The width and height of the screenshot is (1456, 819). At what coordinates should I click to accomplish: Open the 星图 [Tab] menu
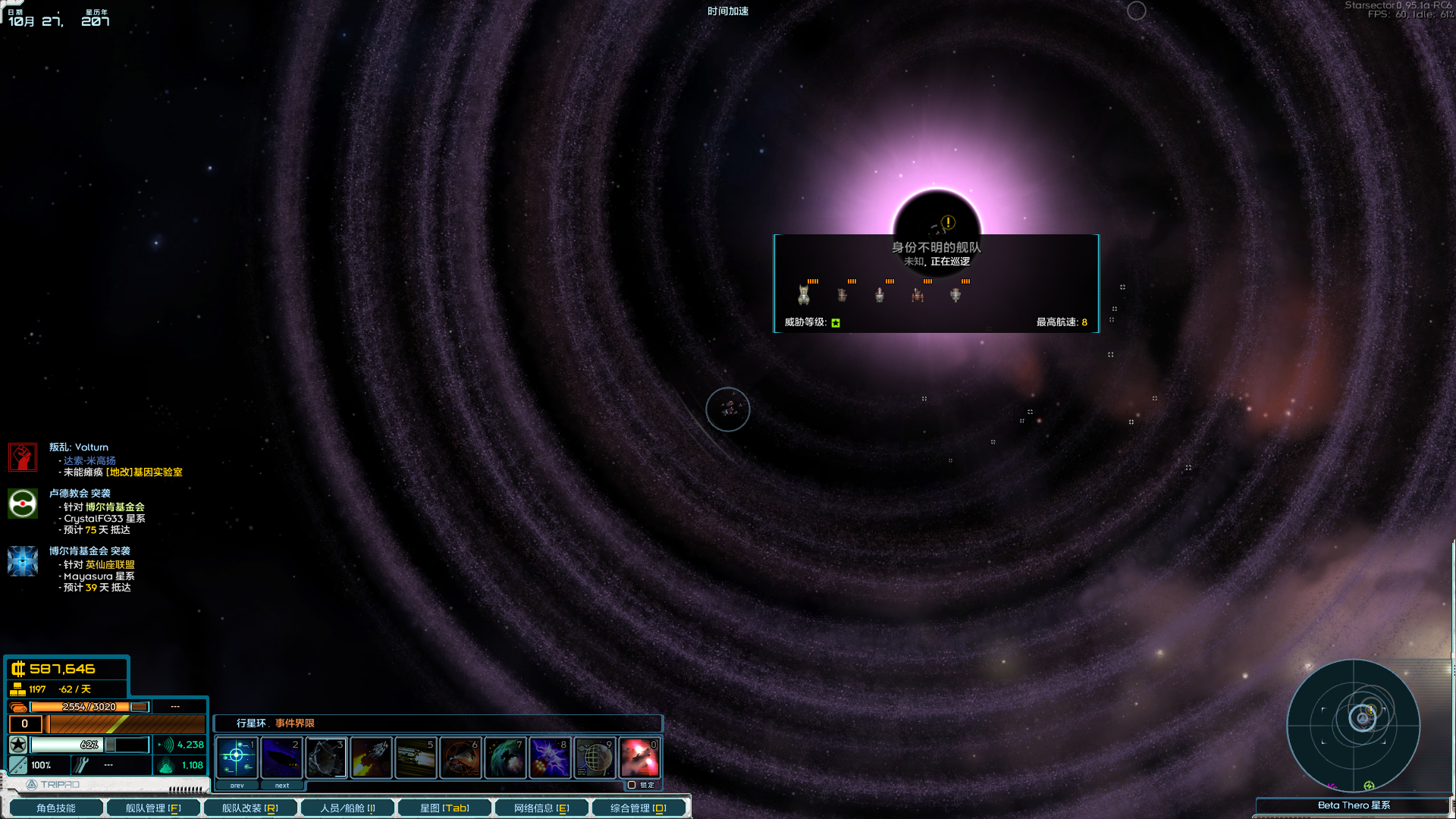(444, 808)
